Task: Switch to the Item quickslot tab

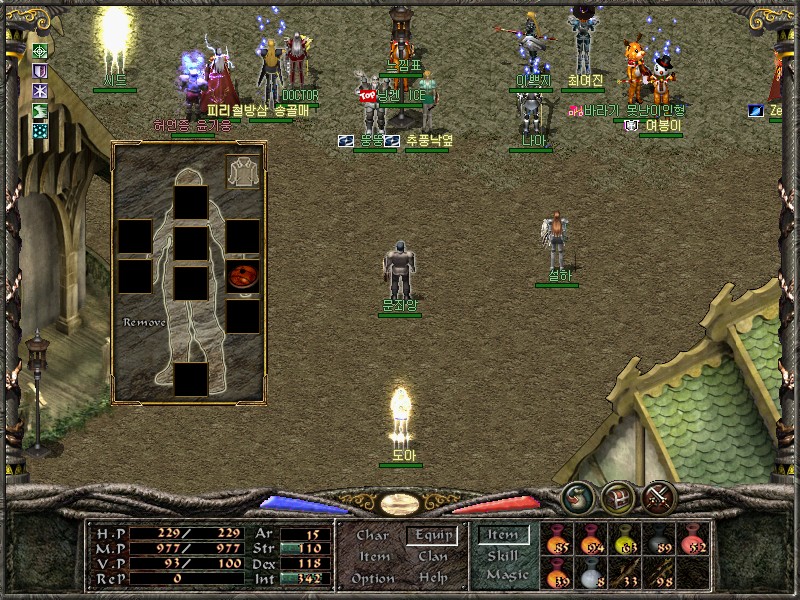Action: point(503,535)
